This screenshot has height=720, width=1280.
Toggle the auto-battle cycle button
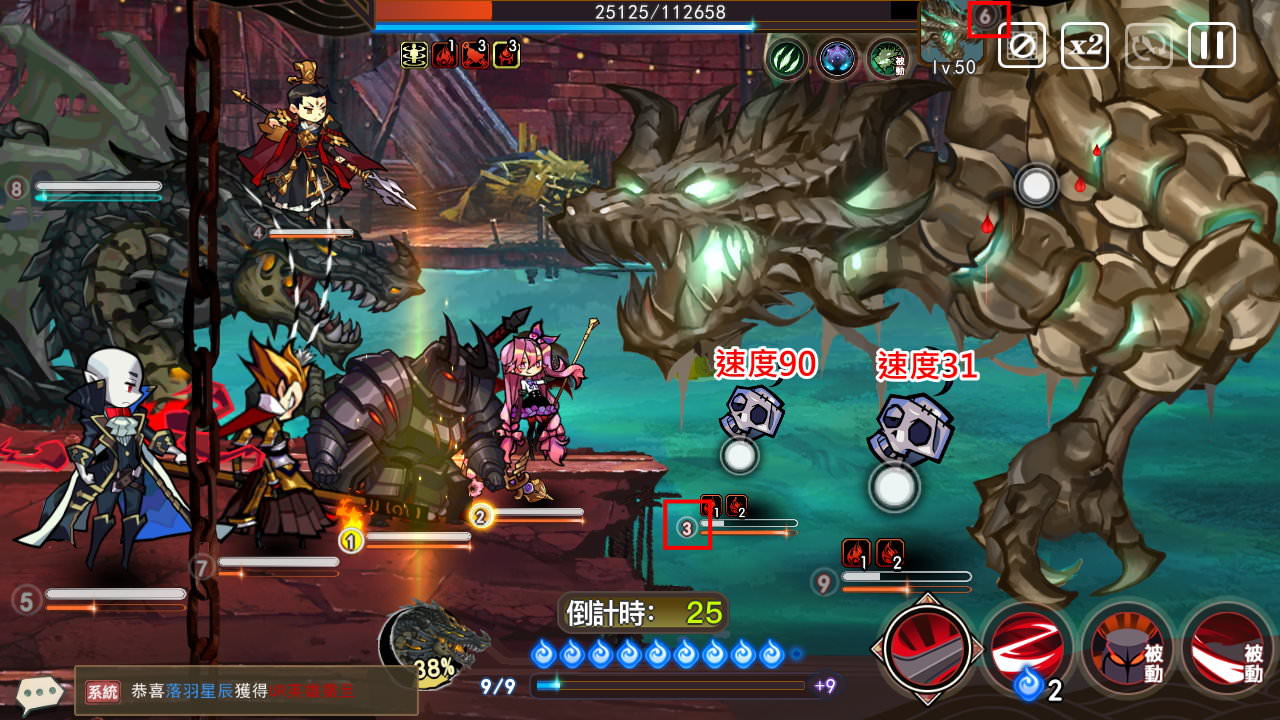point(1148,45)
